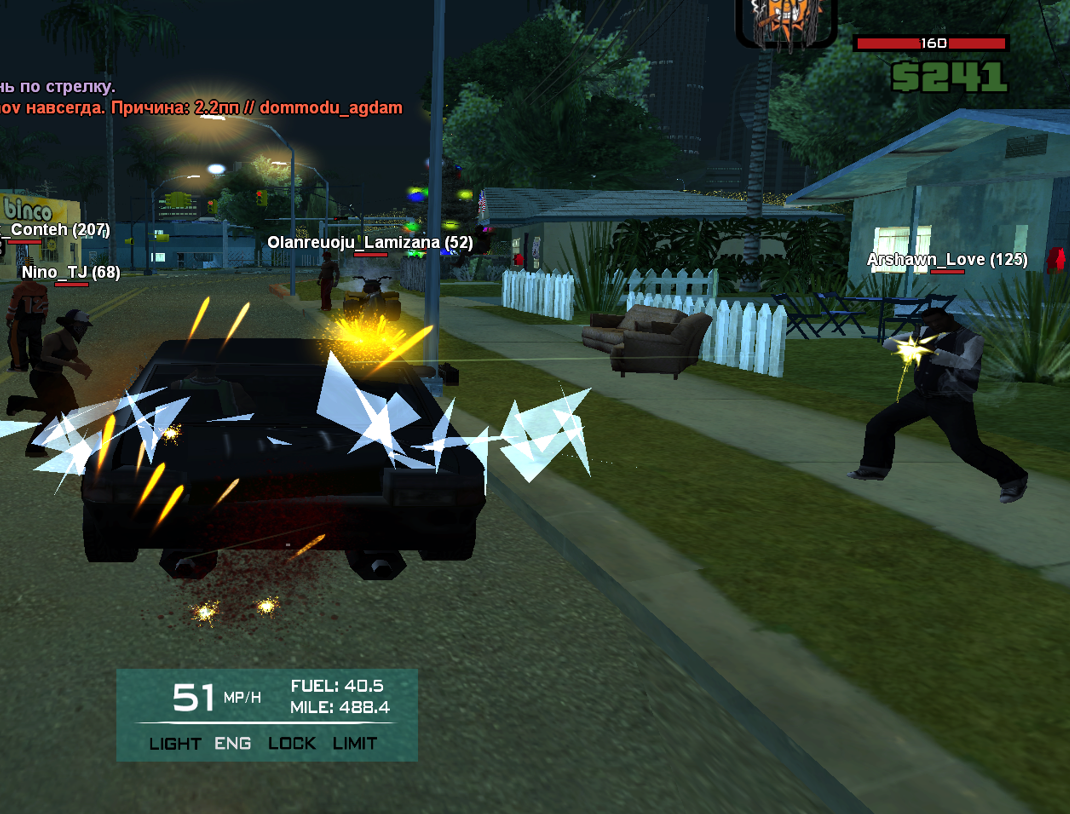Viewport: 1070px width, 814px height.
Task: Toggle the LOCK indicator on the speedometer
Action: point(292,743)
